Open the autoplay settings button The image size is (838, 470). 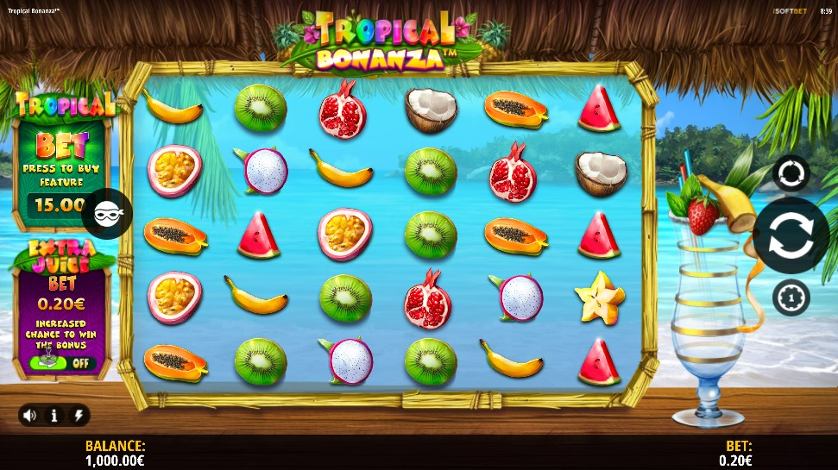click(x=790, y=174)
